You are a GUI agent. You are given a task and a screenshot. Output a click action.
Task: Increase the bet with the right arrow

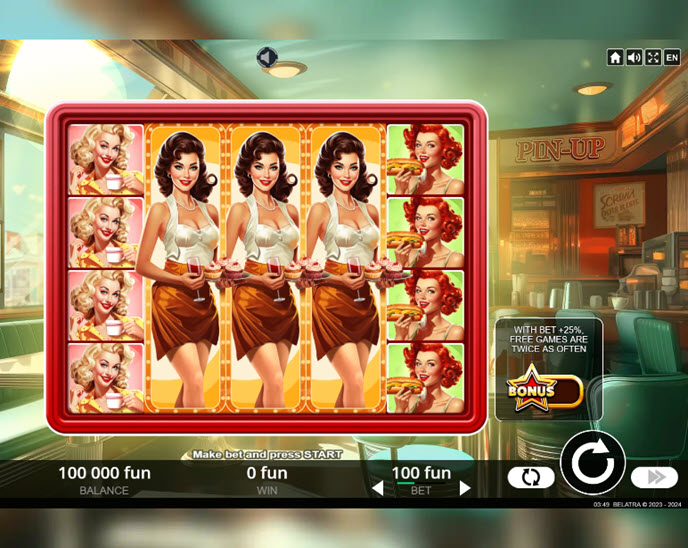pos(464,489)
